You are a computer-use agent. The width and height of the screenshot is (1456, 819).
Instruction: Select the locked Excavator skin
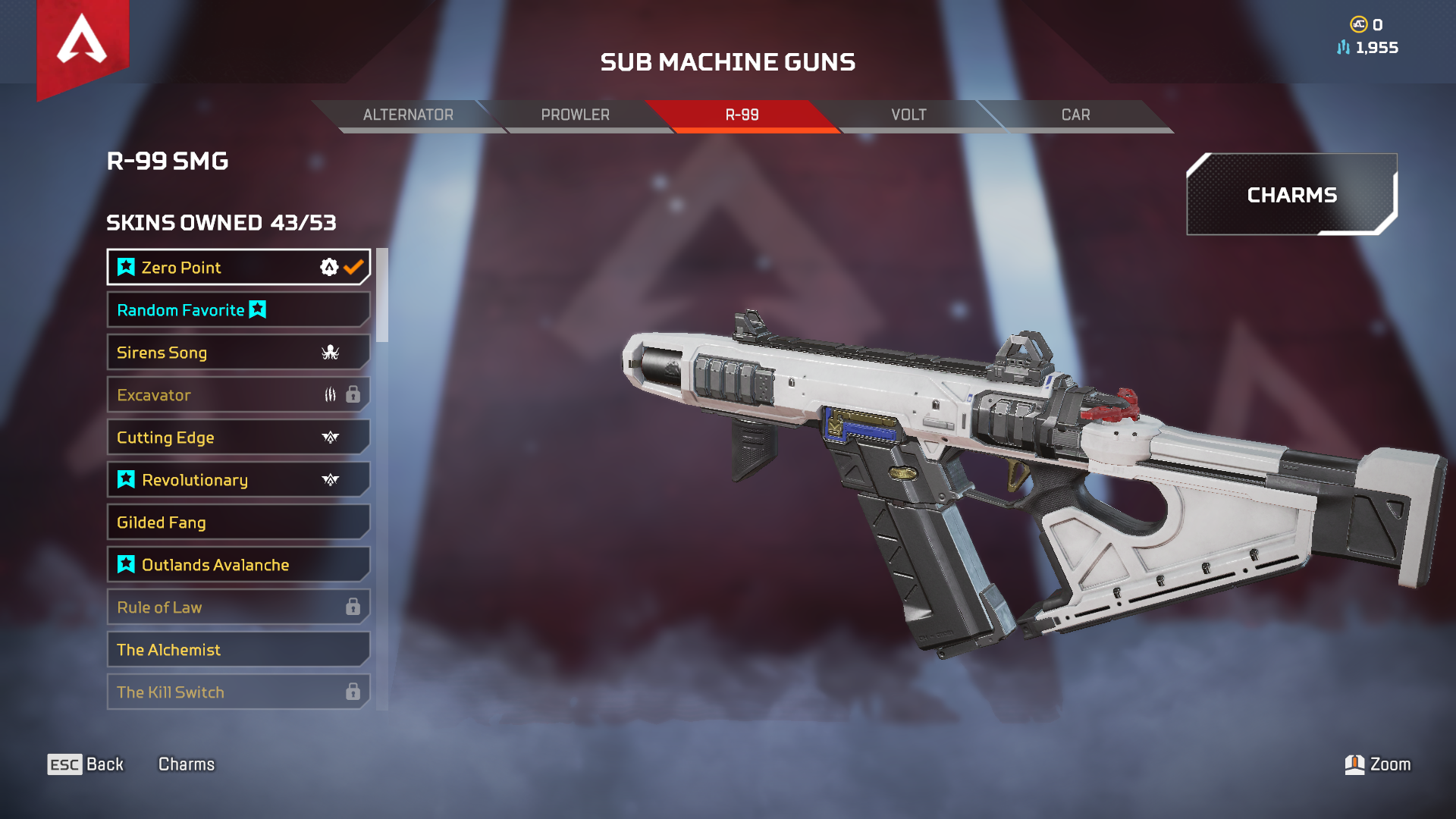point(238,395)
